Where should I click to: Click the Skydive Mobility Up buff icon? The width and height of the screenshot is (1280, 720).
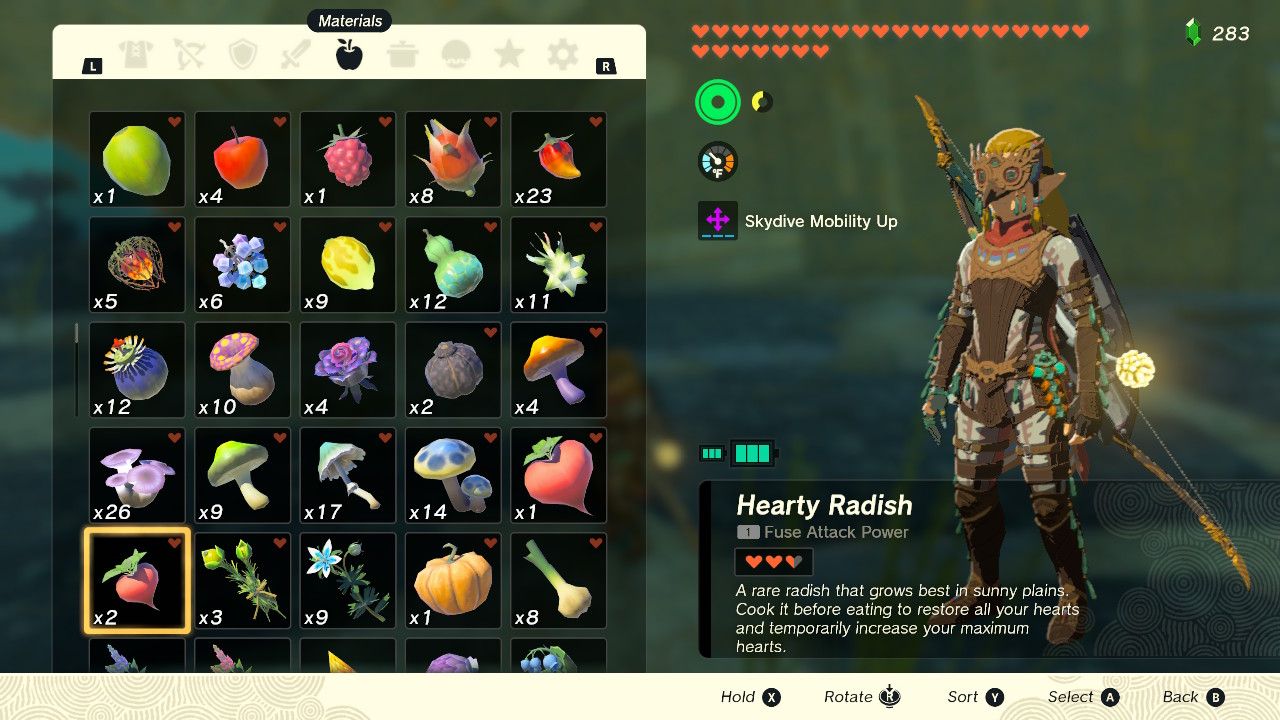(x=718, y=220)
